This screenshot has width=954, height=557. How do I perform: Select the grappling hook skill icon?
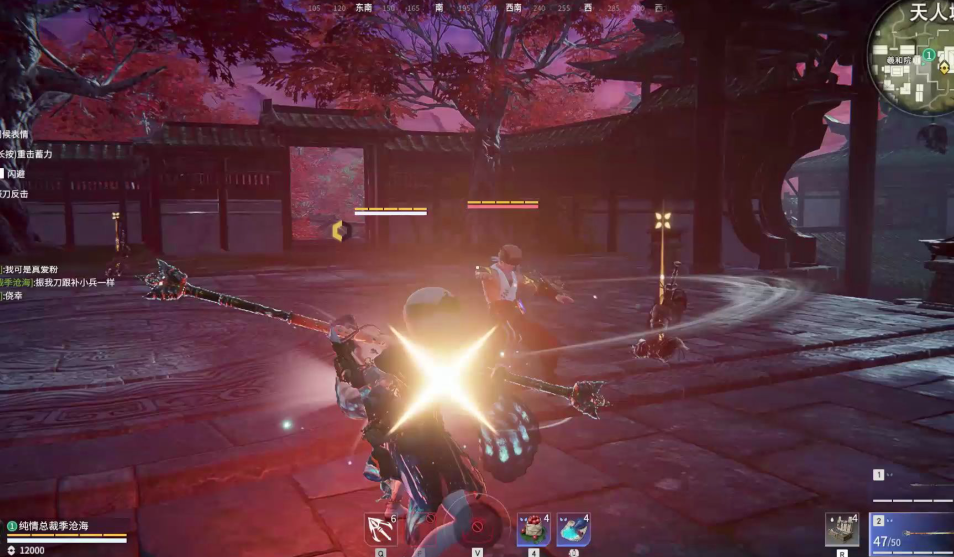pyautogui.click(x=381, y=529)
